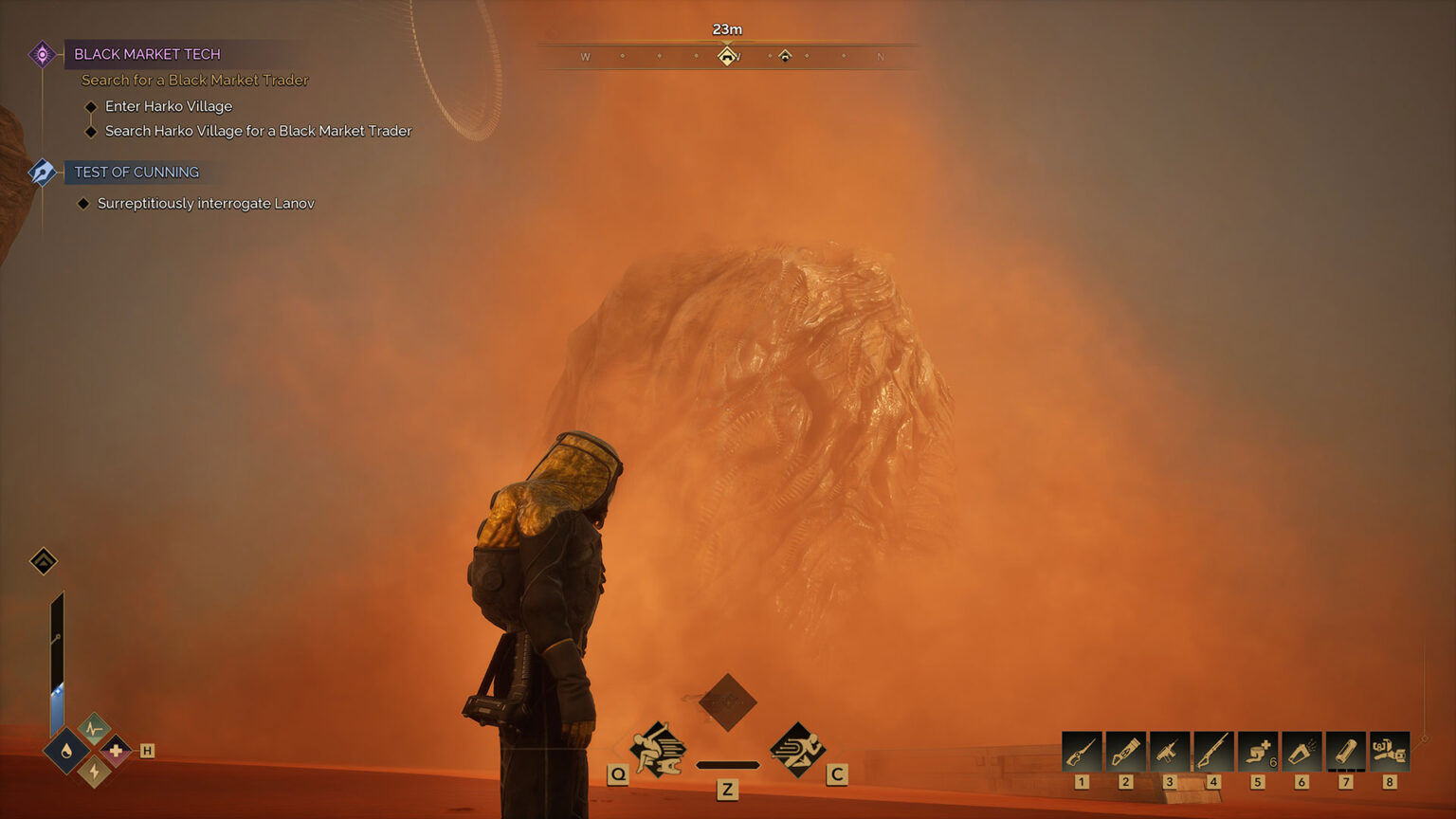This screenshot has height=819, width=1456.
Task: Click the water droplet hydration icon
Action: [x=66, y=752]
